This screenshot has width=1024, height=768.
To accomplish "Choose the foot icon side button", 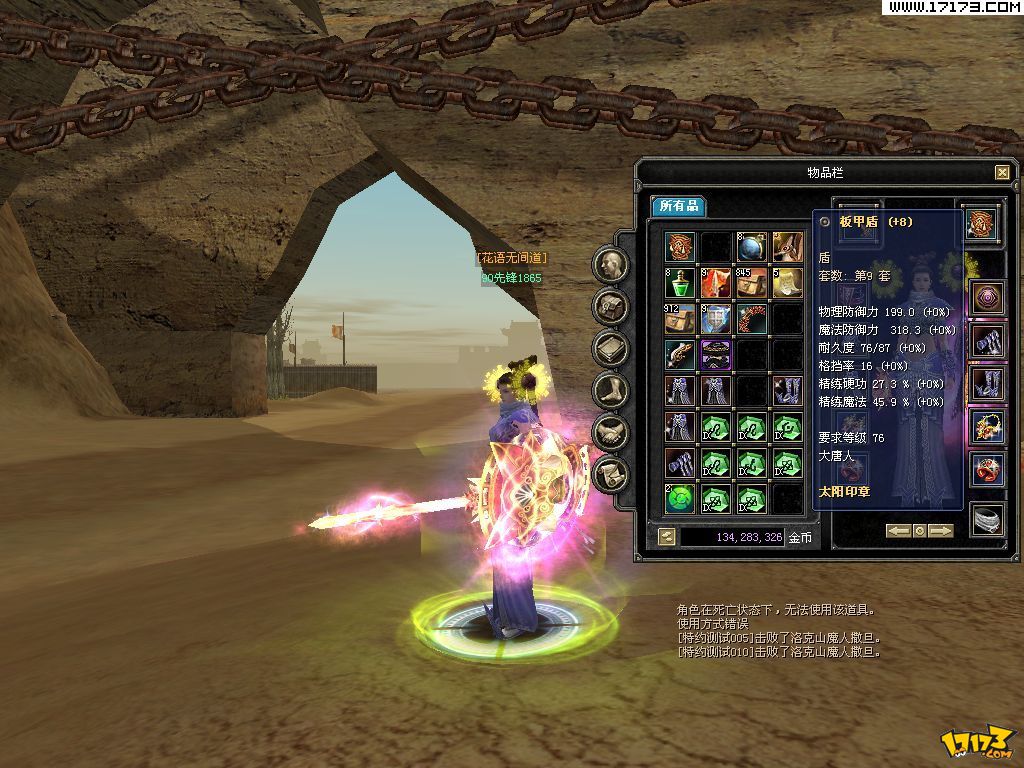I will coord(610,391).
